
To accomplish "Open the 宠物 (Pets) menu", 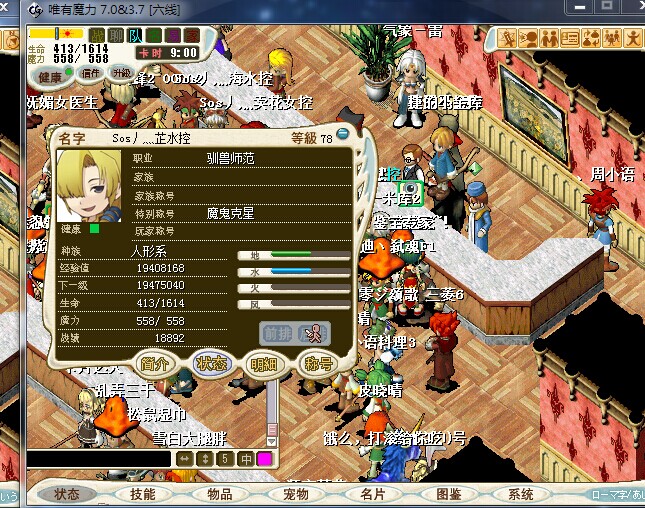I will (295, 494).
